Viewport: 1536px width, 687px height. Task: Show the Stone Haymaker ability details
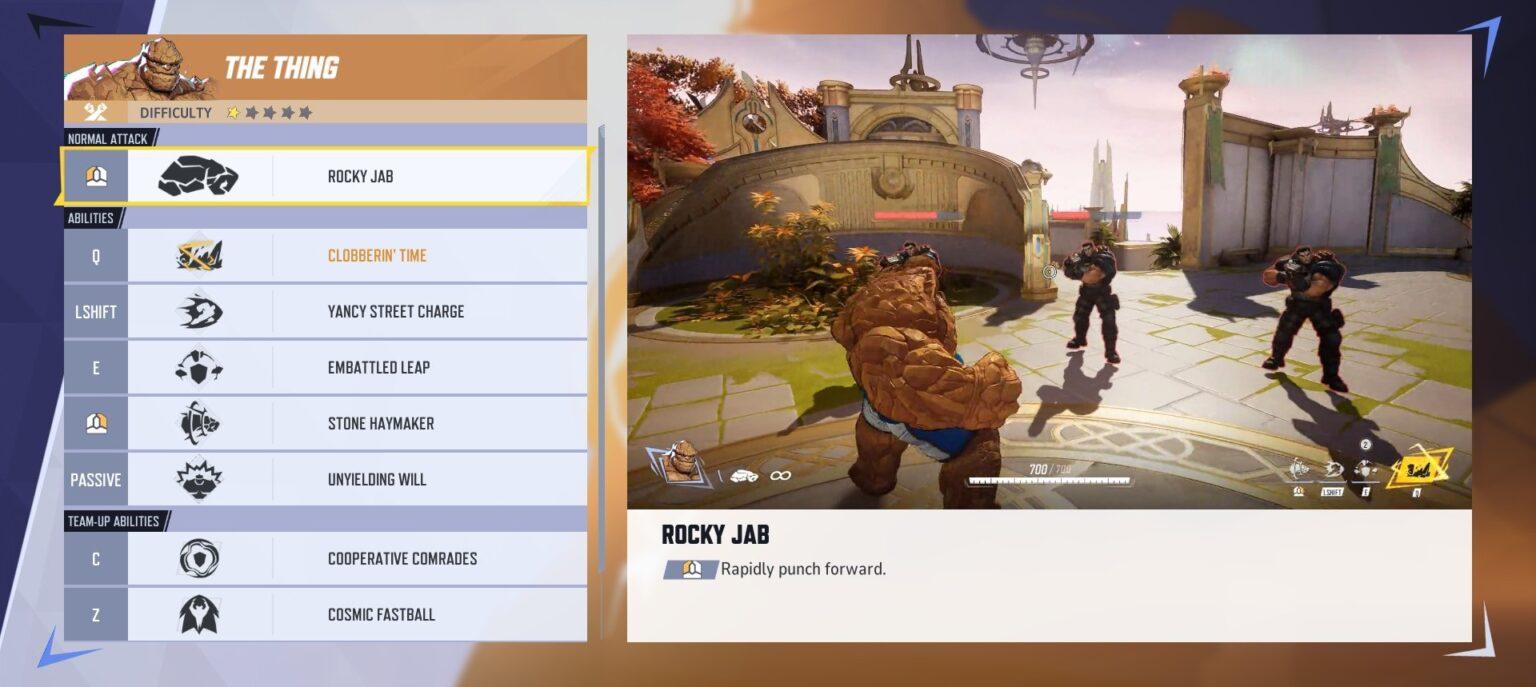[326, 424]
